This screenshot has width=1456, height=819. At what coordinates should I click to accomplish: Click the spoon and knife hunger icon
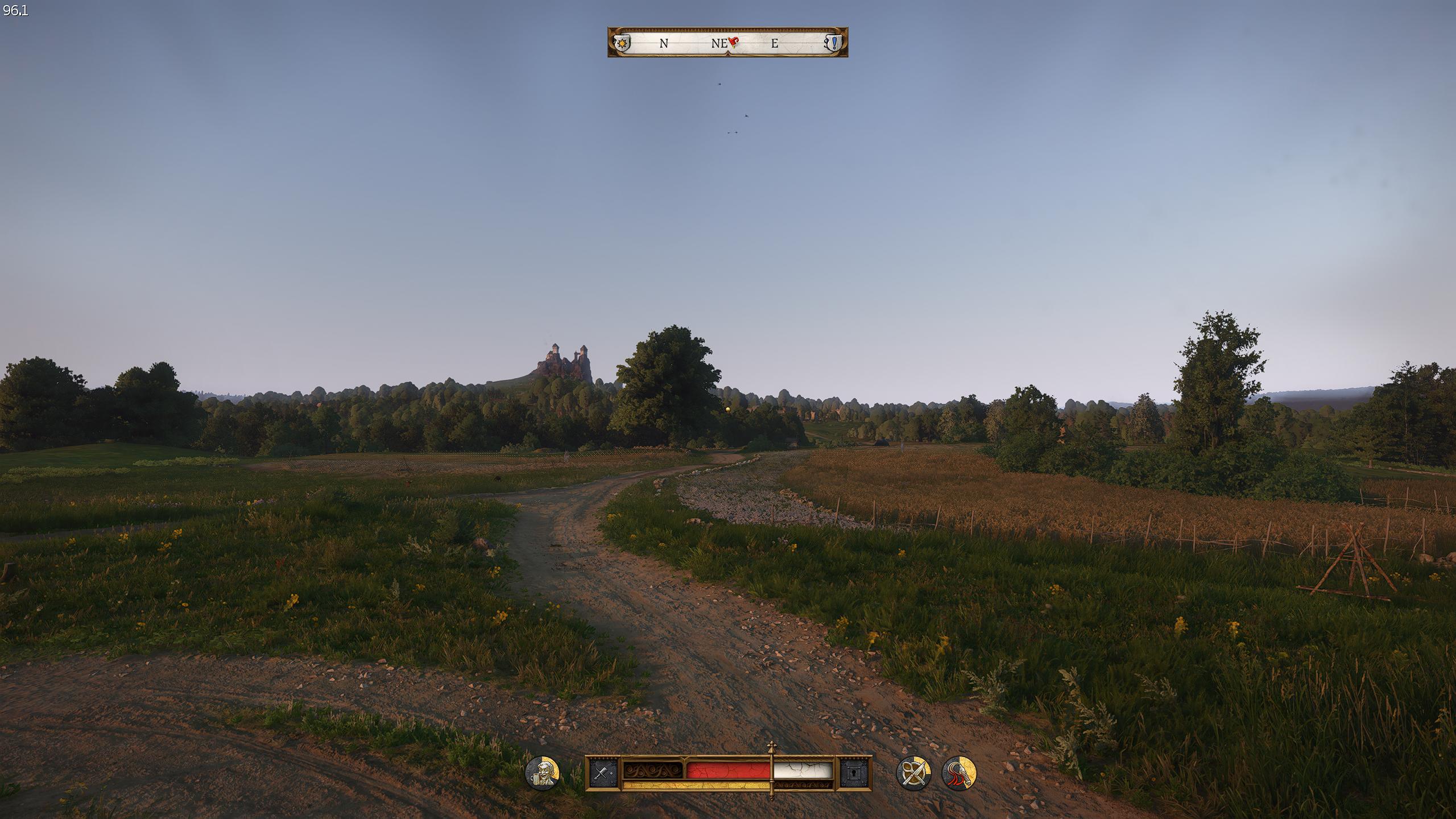[x=913, y=773]
